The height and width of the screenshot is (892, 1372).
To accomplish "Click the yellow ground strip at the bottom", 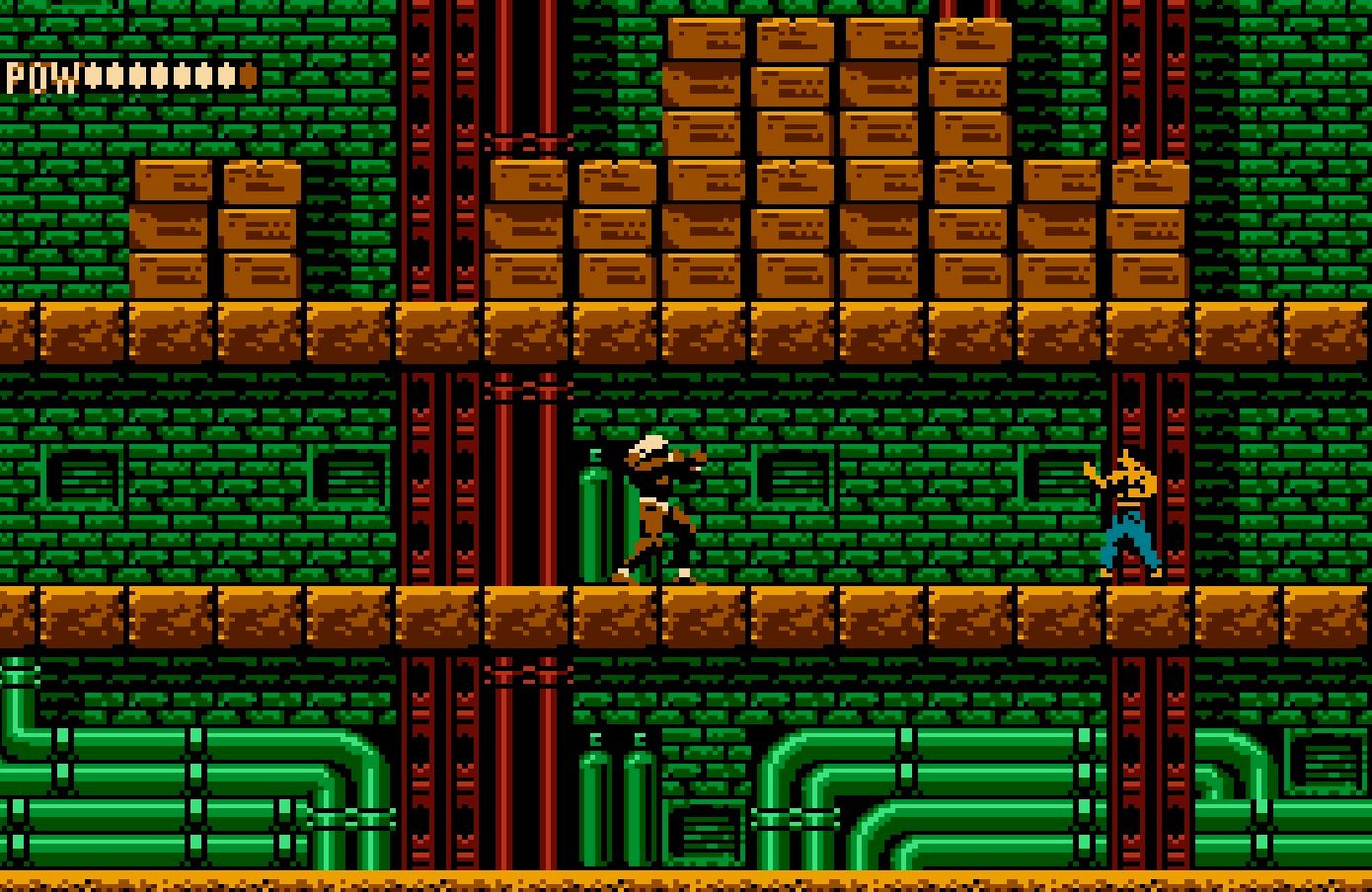I will (686, 878).
